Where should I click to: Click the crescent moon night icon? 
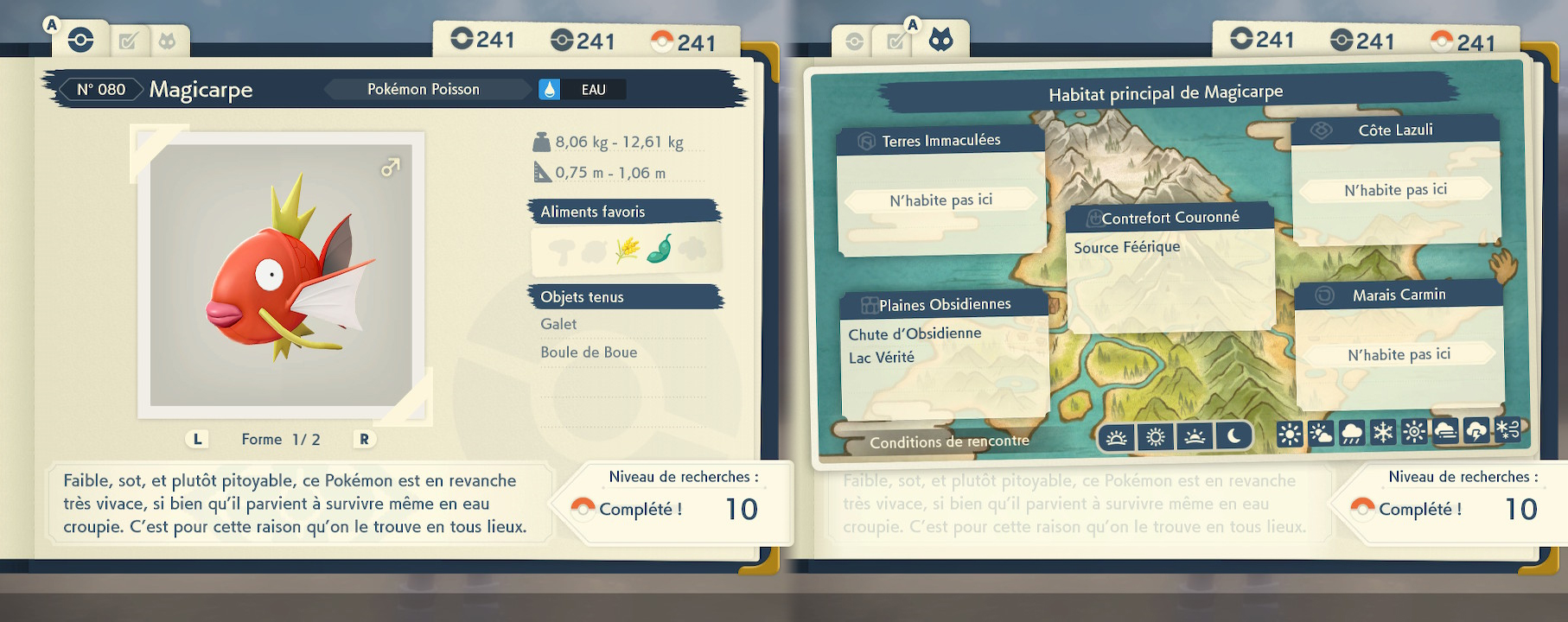[x=1233, y=437]
